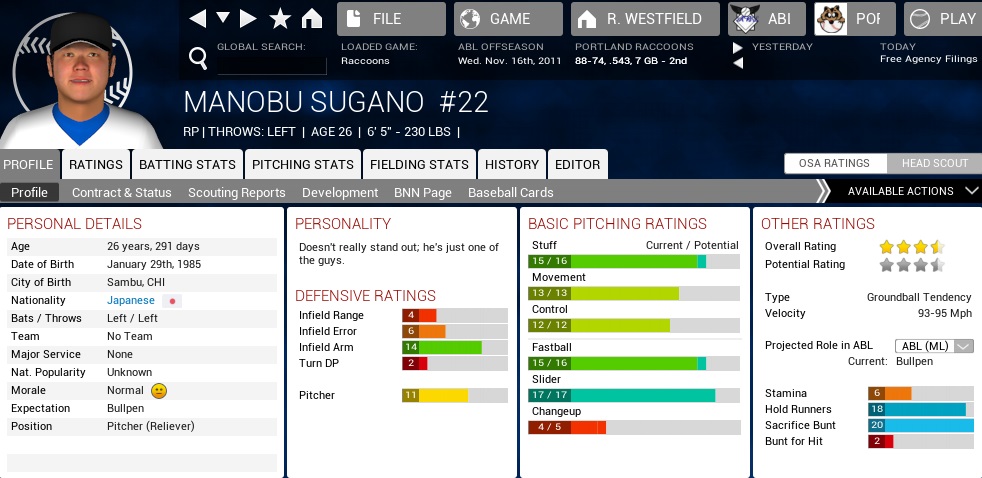Open the PITCHING STATS tab

302,165
